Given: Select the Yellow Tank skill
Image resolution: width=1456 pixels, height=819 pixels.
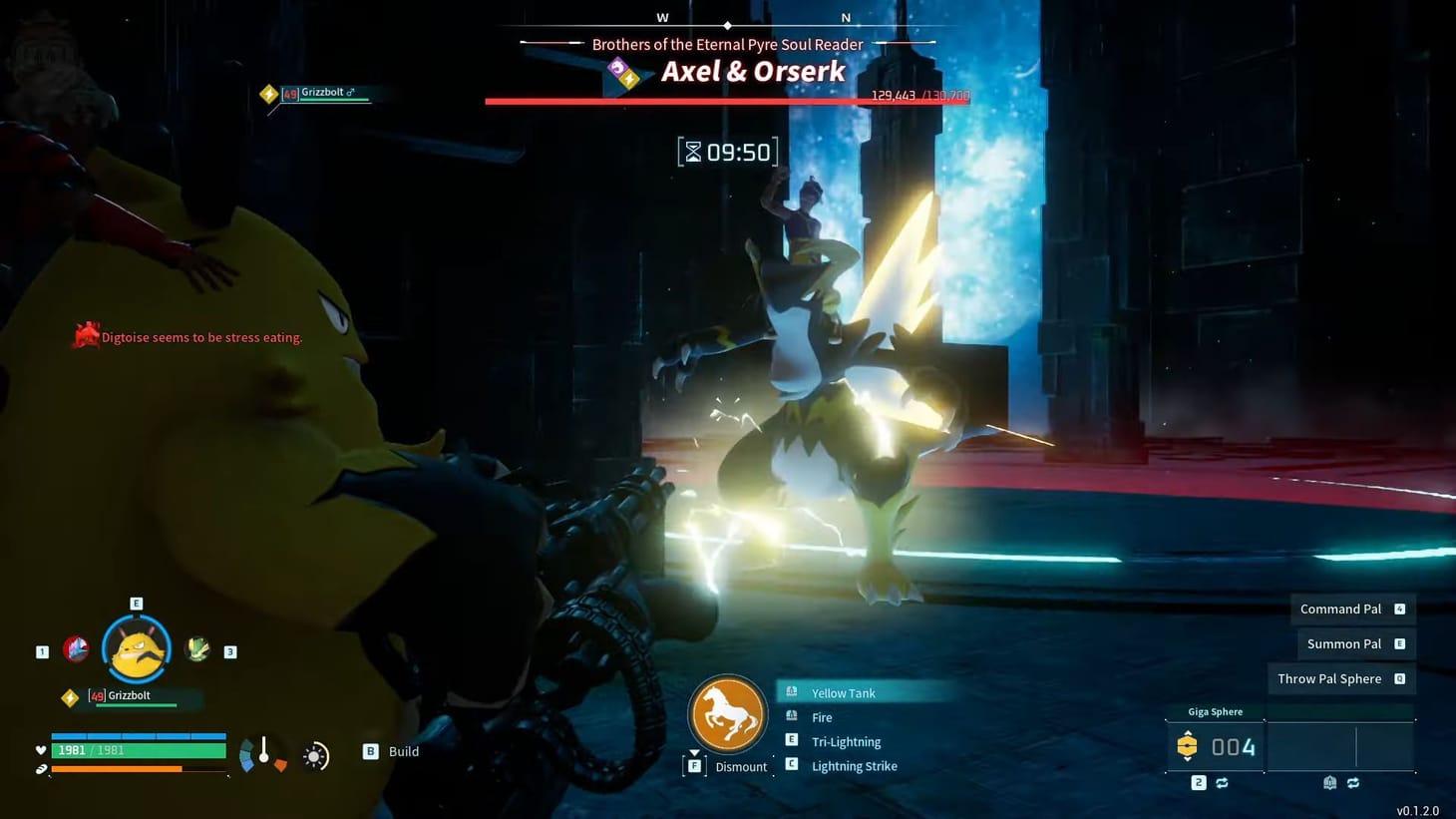Looking at the screenshot, I should click(842, 692).
